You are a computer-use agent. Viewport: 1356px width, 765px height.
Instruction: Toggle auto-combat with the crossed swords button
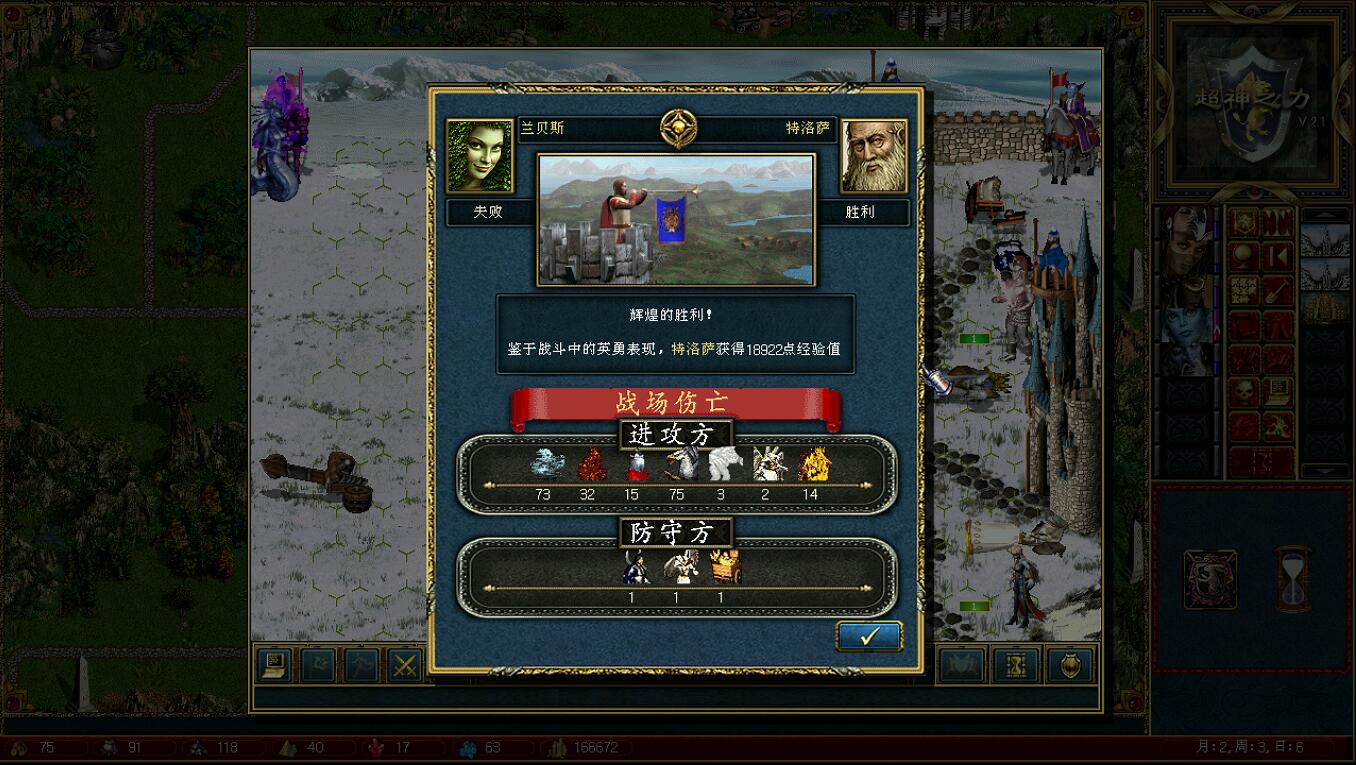[405, 665]
